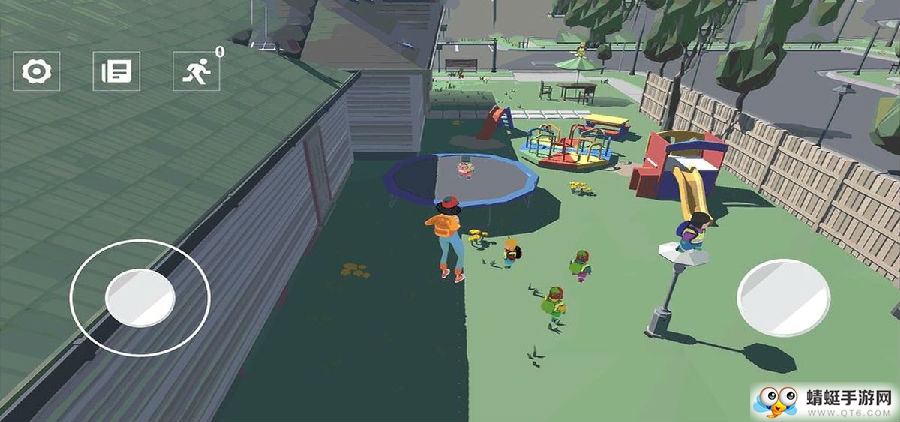Open the gear settings menu
900x422 pixels.
tap(37, 71)
